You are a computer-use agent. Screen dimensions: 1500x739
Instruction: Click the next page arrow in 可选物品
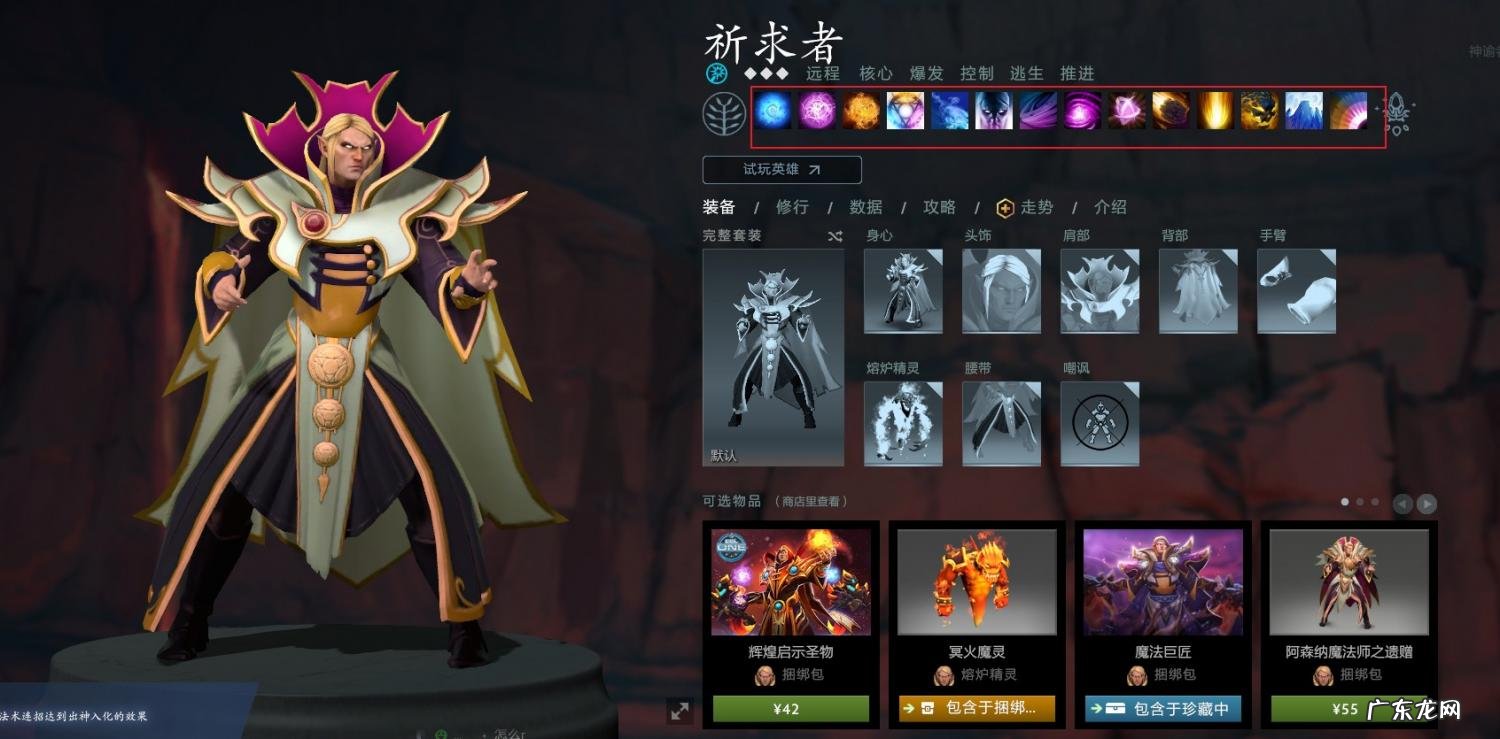pos(1426,502)
